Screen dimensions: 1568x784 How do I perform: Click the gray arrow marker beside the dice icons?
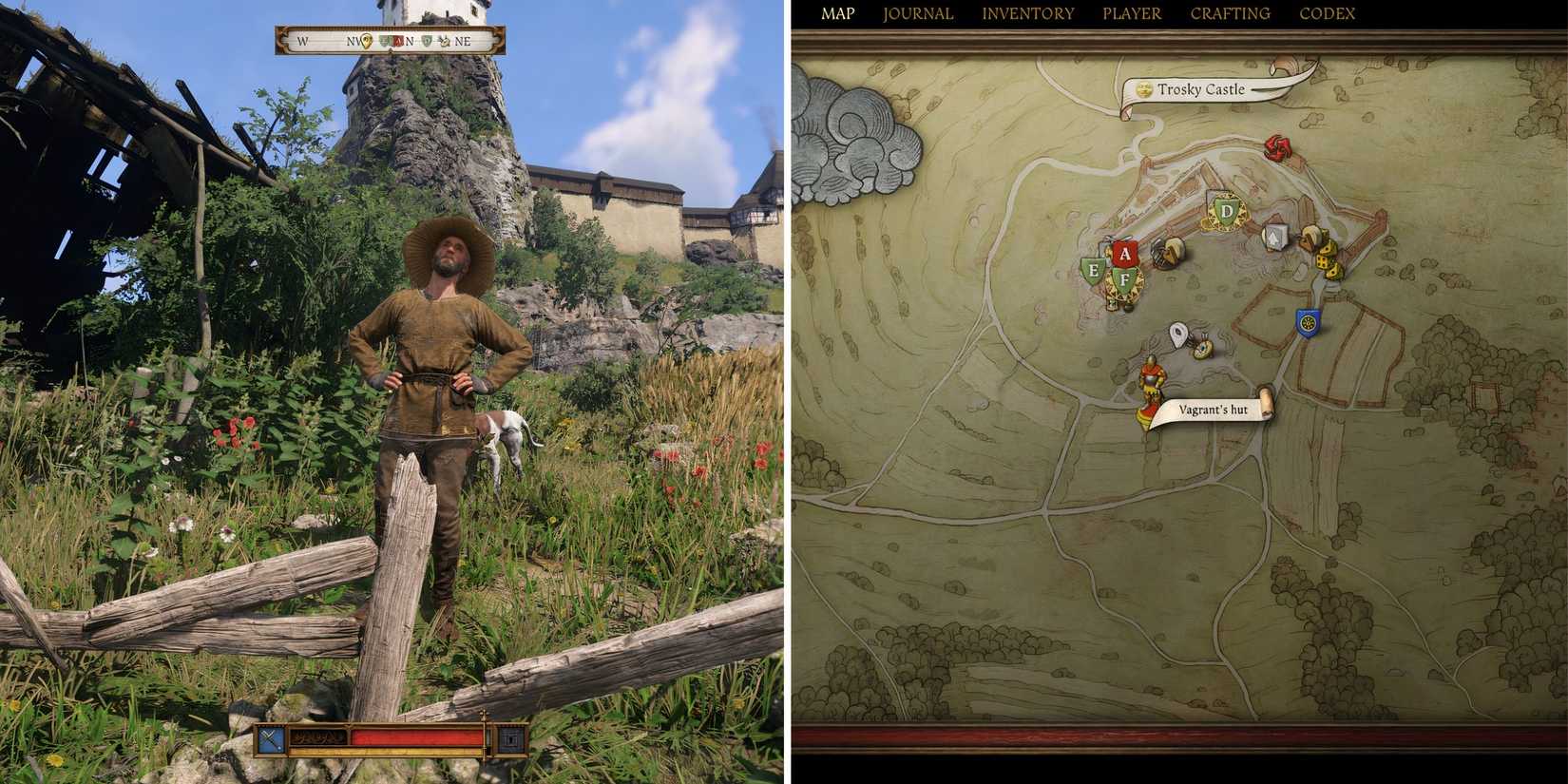1273,237
